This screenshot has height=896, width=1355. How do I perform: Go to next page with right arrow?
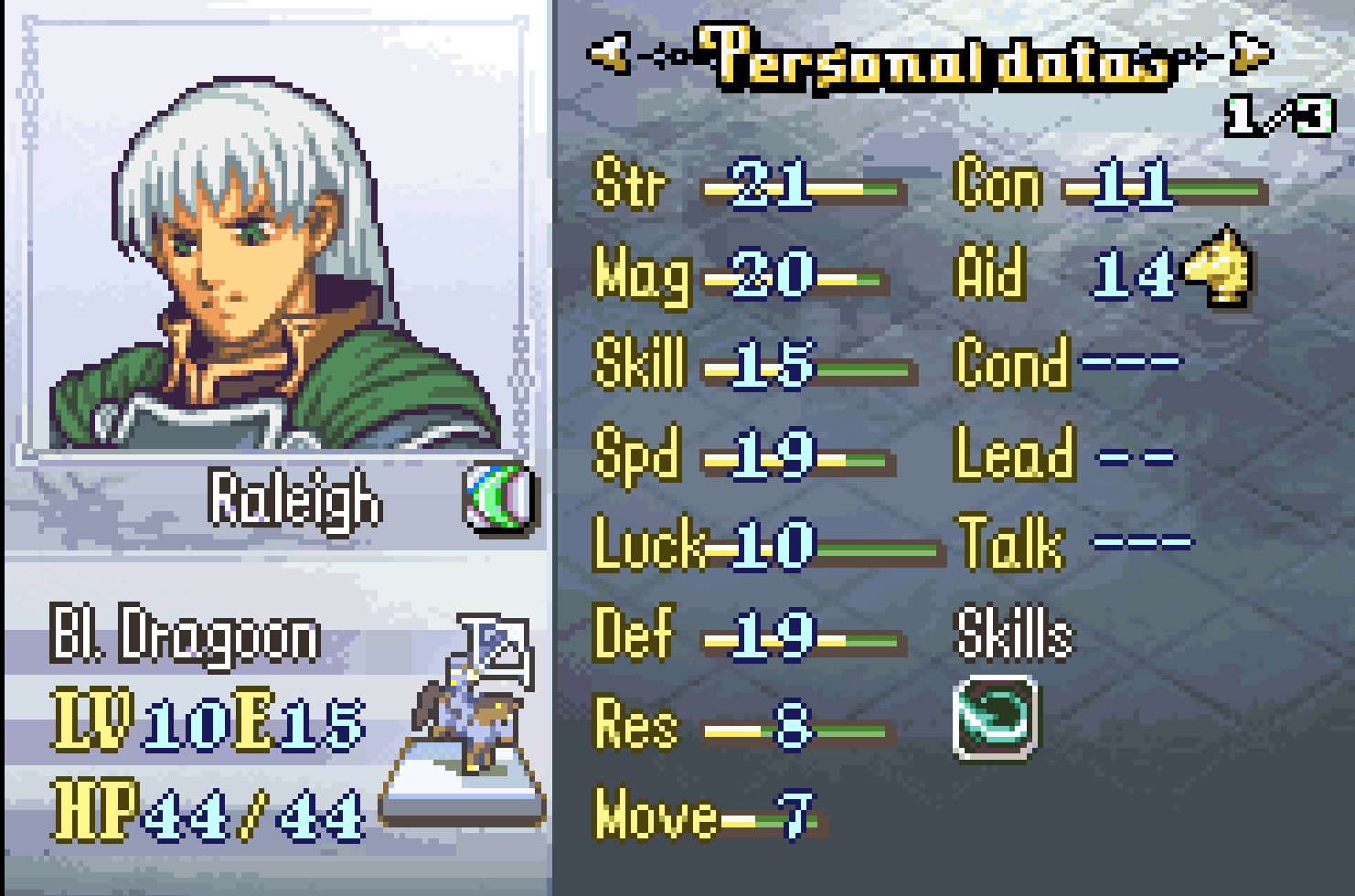(1252, 54)
